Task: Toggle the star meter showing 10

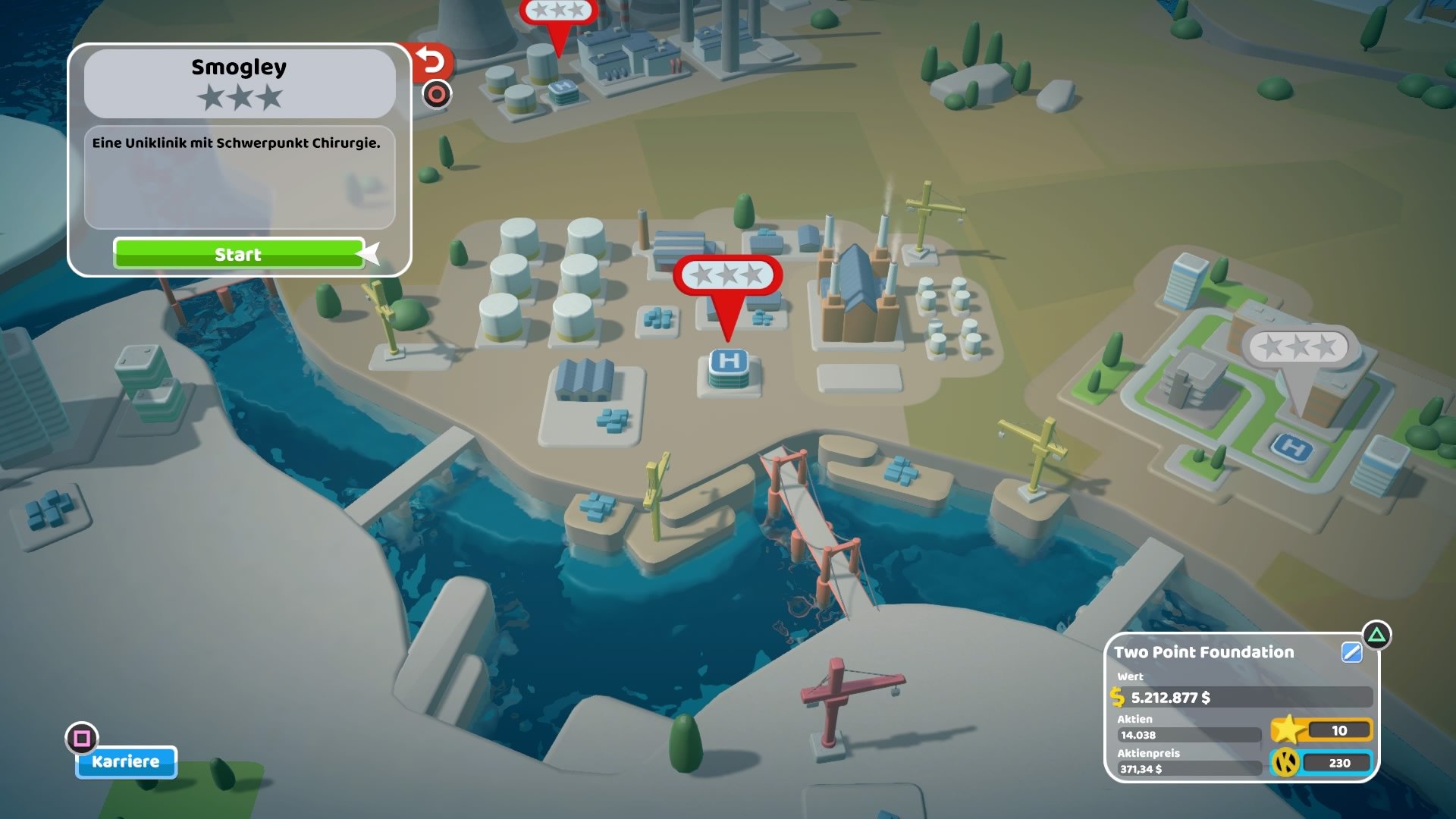Action: click(x=1341, y=730)
